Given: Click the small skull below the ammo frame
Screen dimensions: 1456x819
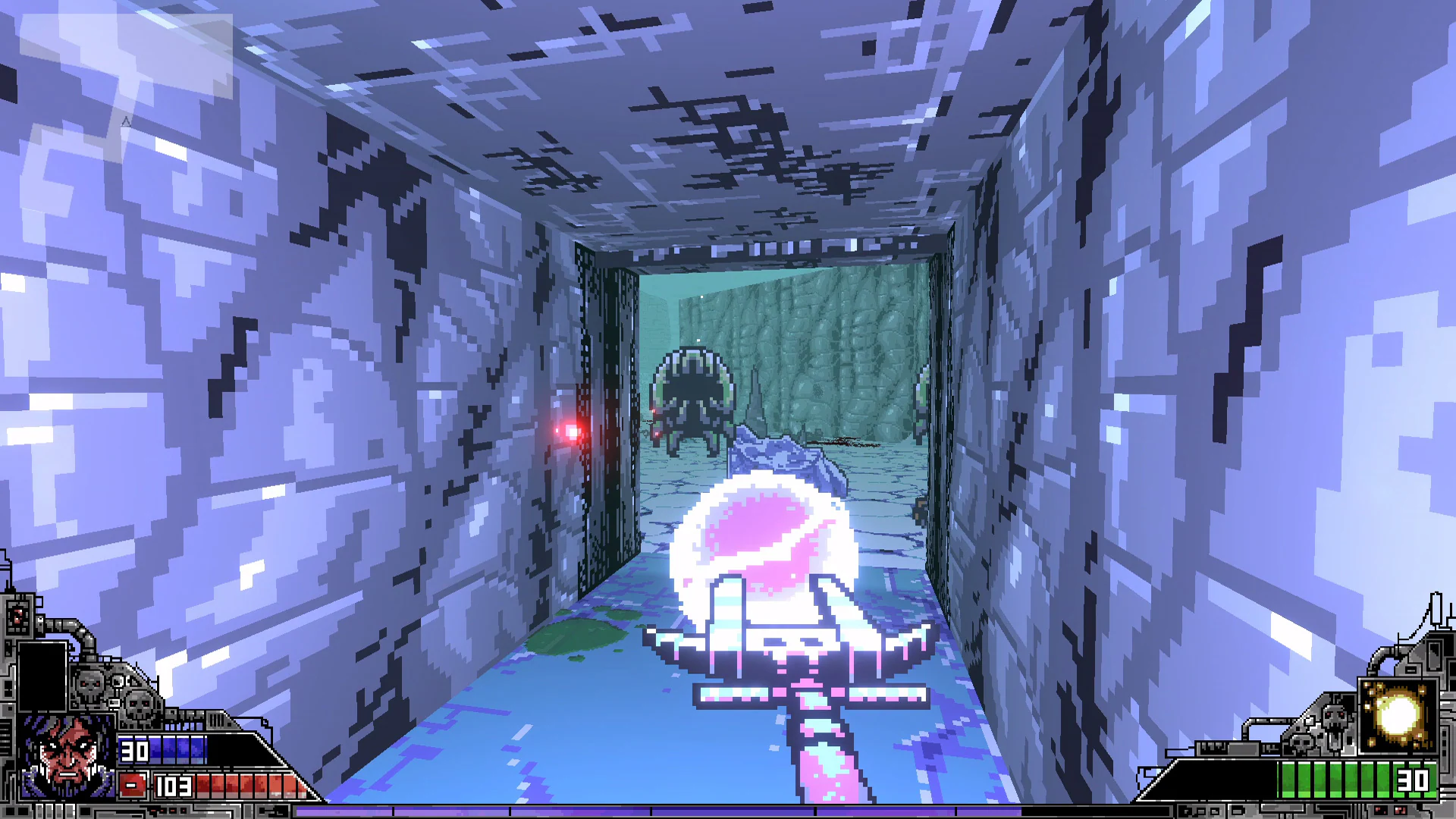Looking at the screenshot, I should coord(1301,742).
